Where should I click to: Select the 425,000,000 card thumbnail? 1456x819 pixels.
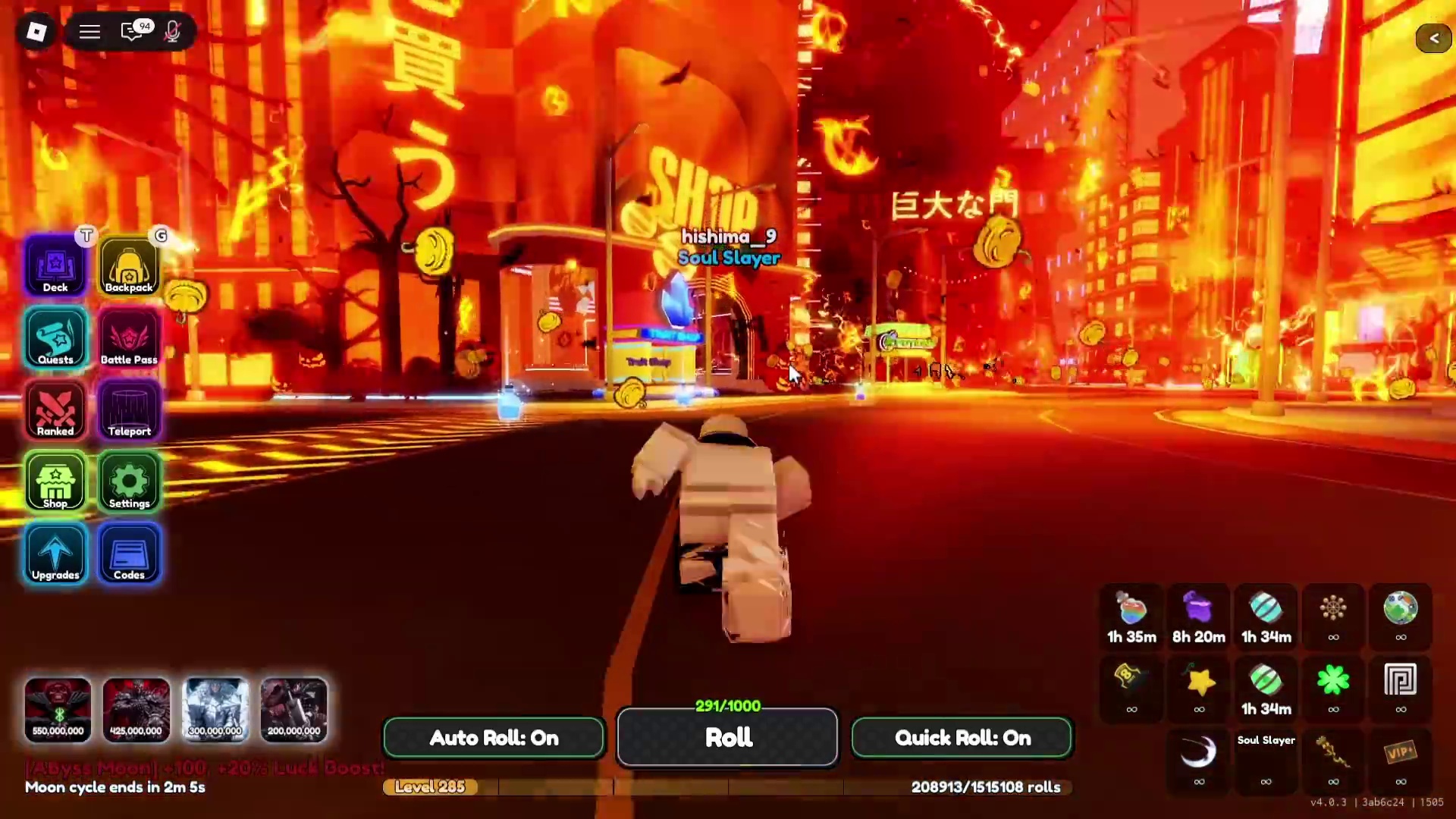(136, 711)
